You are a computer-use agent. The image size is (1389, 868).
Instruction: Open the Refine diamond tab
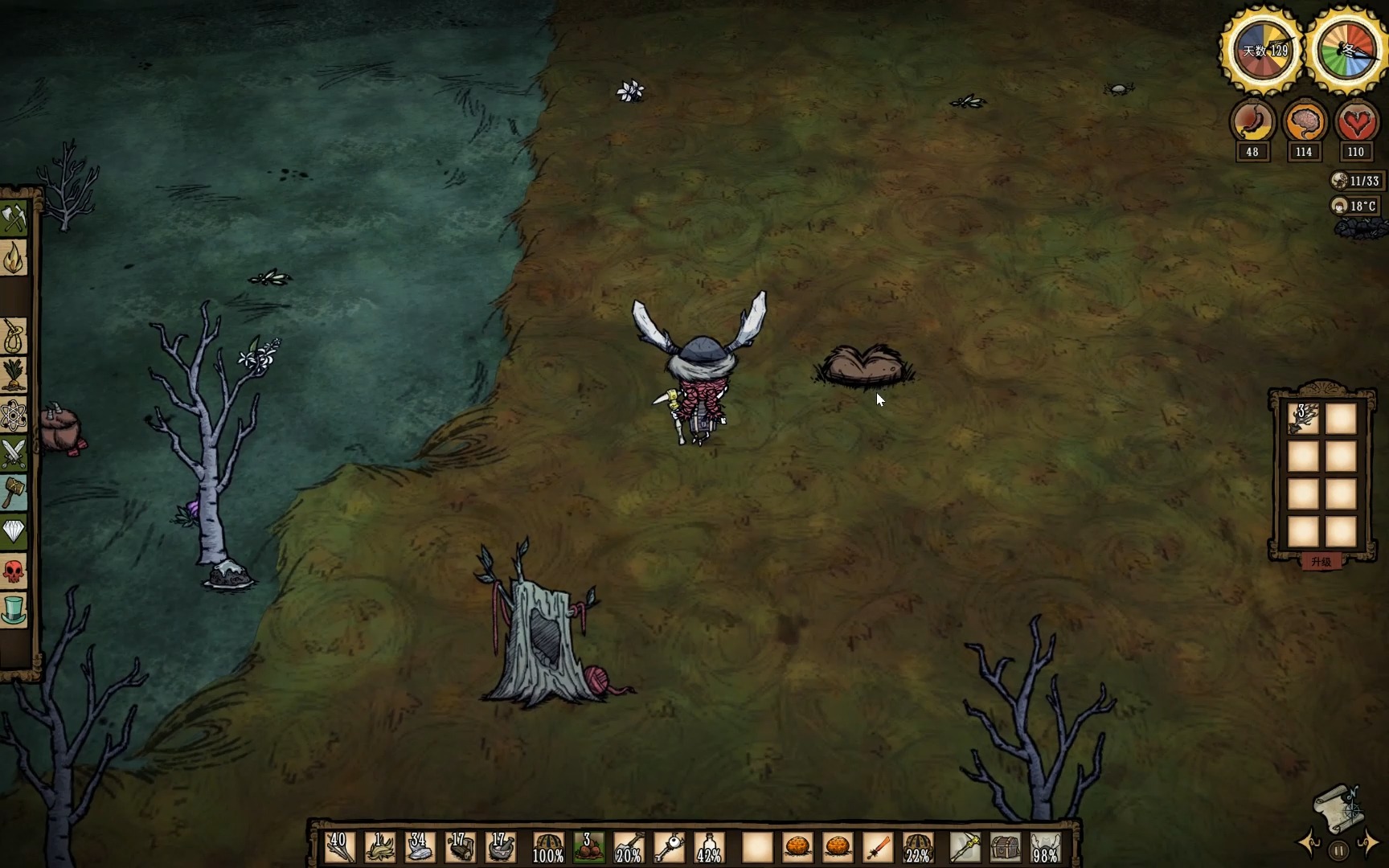click(x=14, y=530)
